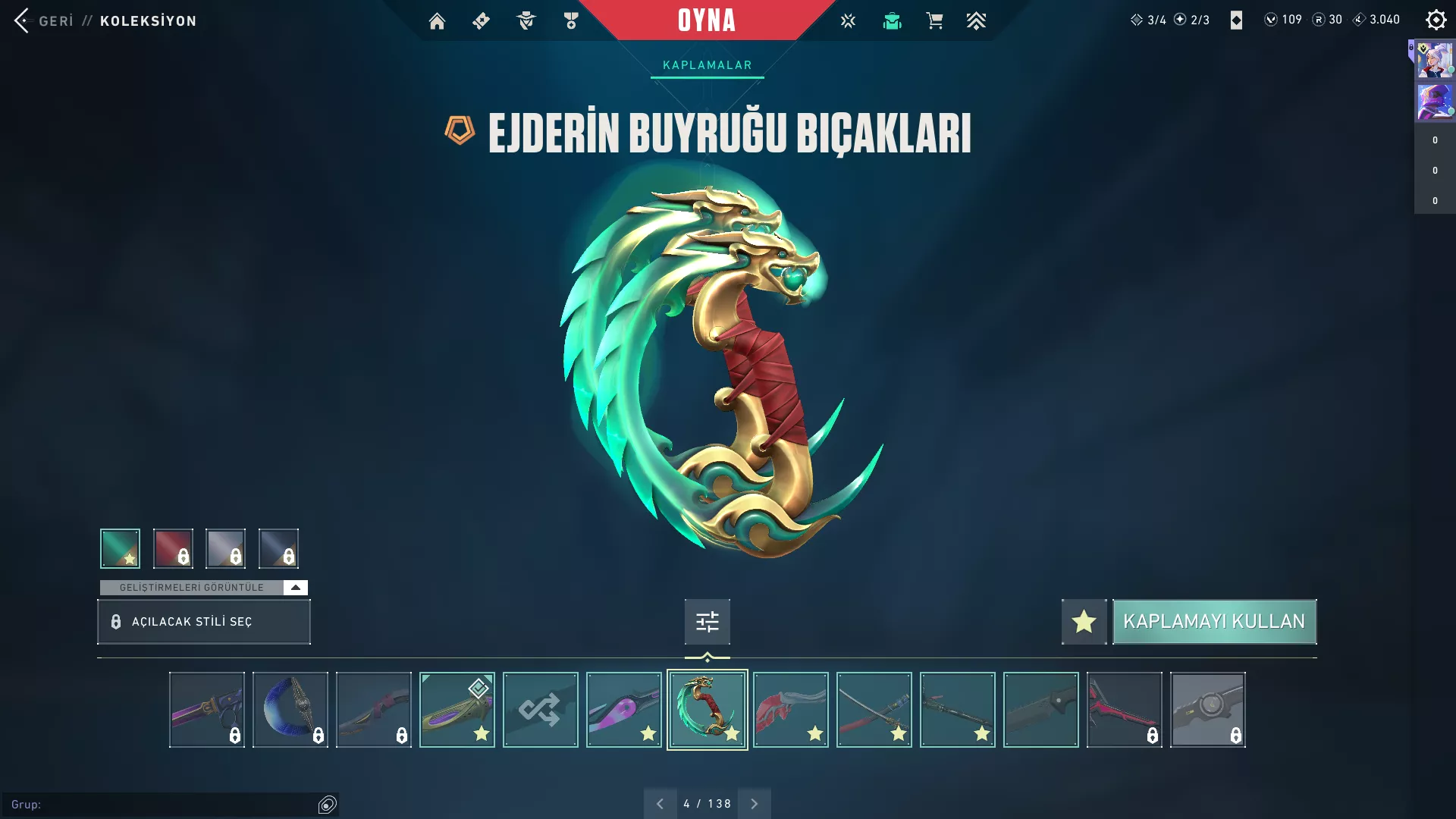The image size is (1456, 819).
Task: Go to the next skin page
Action: [x=754, y=804]
